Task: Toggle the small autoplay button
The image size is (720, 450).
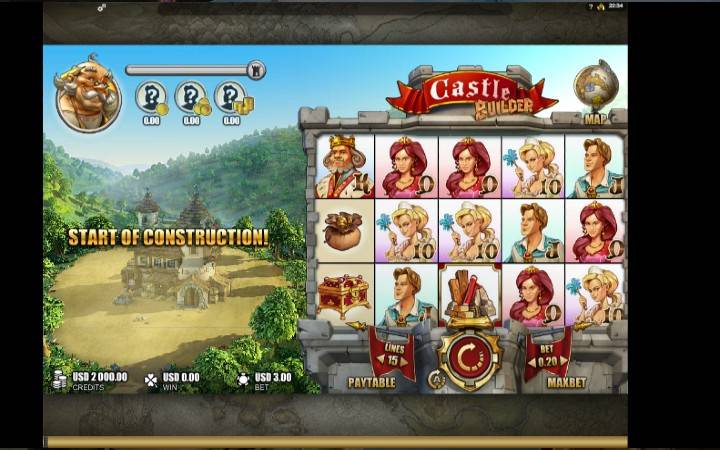Action: tap(435, 379)
